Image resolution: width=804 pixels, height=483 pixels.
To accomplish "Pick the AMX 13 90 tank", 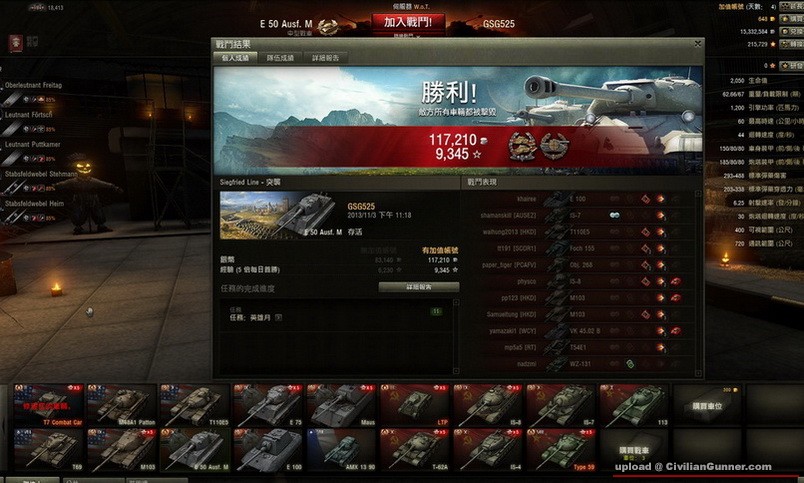I will click(x=342, y=449).
